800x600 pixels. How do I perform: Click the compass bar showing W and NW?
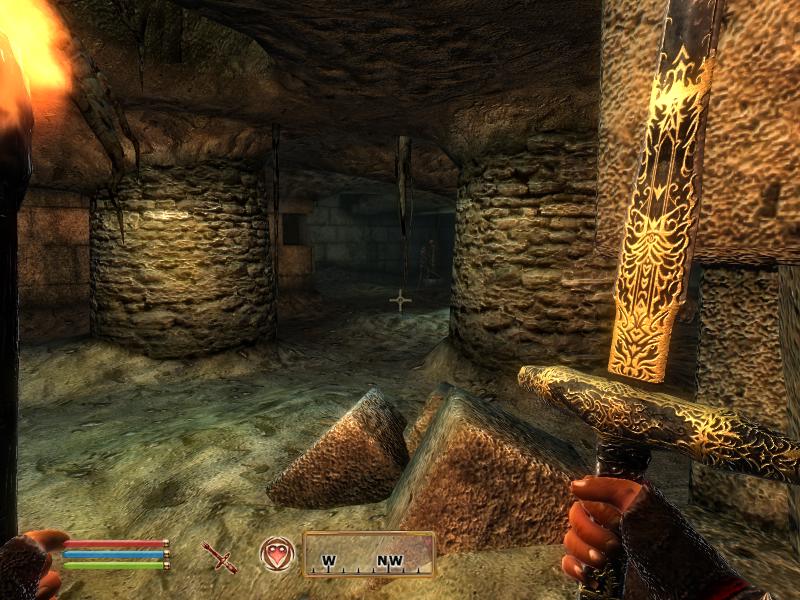[x=368, y=554]
